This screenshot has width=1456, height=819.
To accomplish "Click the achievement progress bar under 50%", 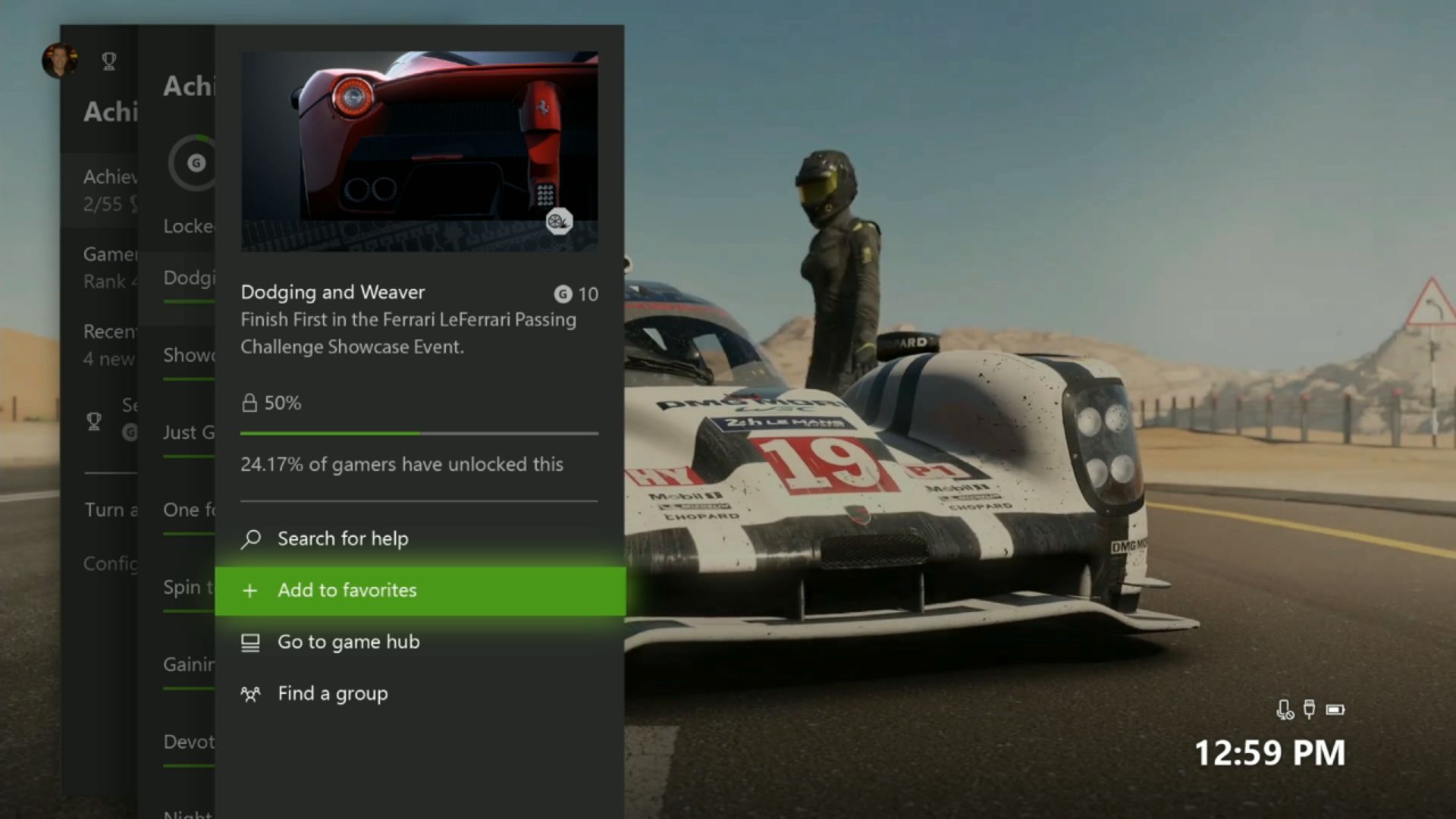I will coord(417,433).
